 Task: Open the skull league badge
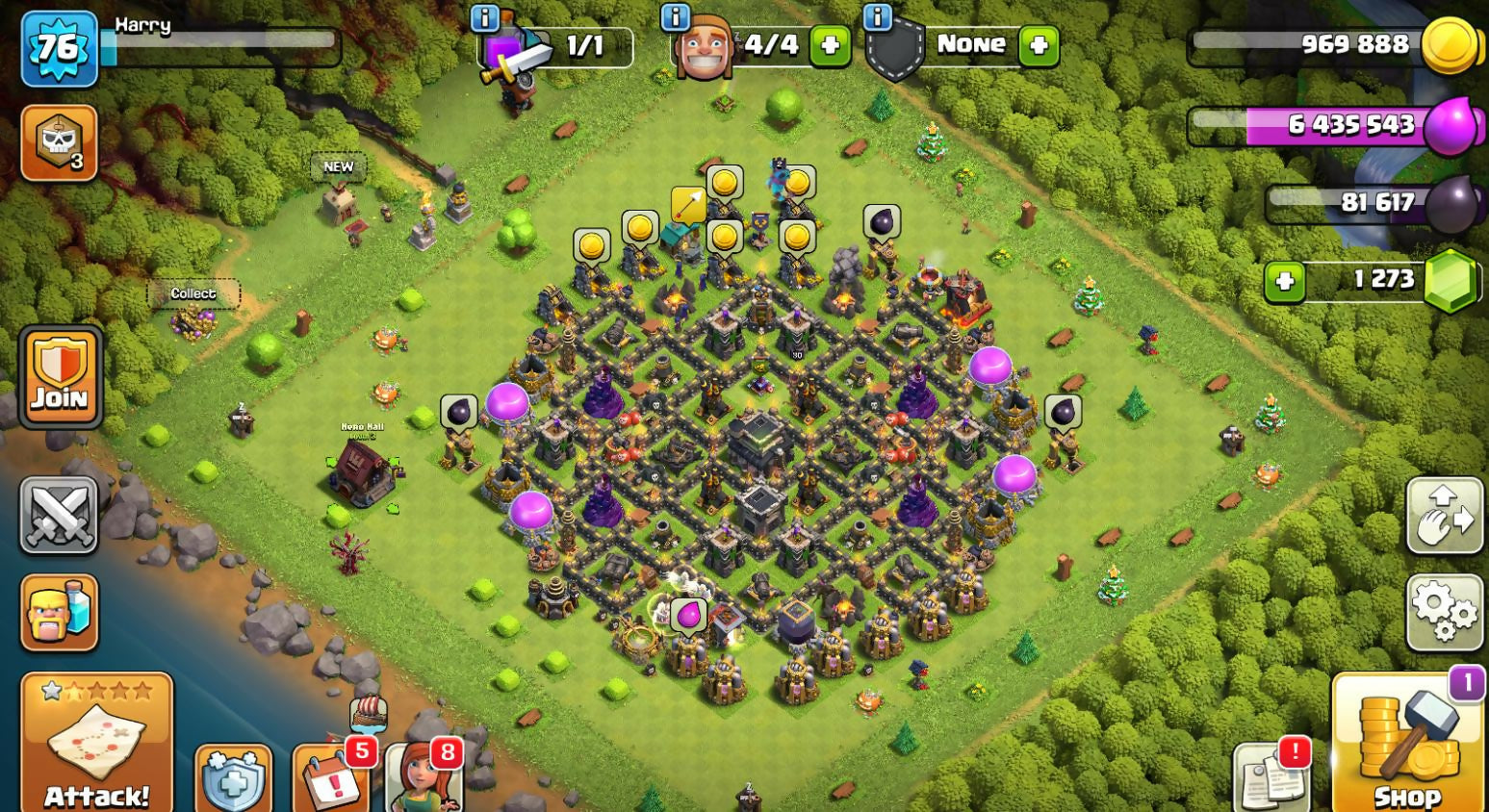coord(59,143)
